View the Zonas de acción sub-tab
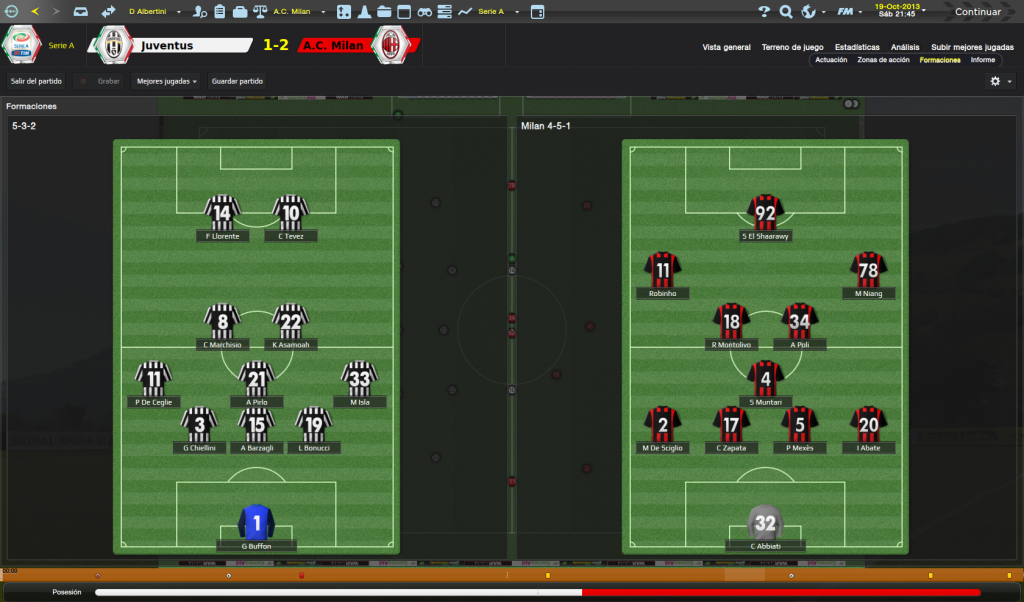1024x602 pixels. [x=883, y=60]
